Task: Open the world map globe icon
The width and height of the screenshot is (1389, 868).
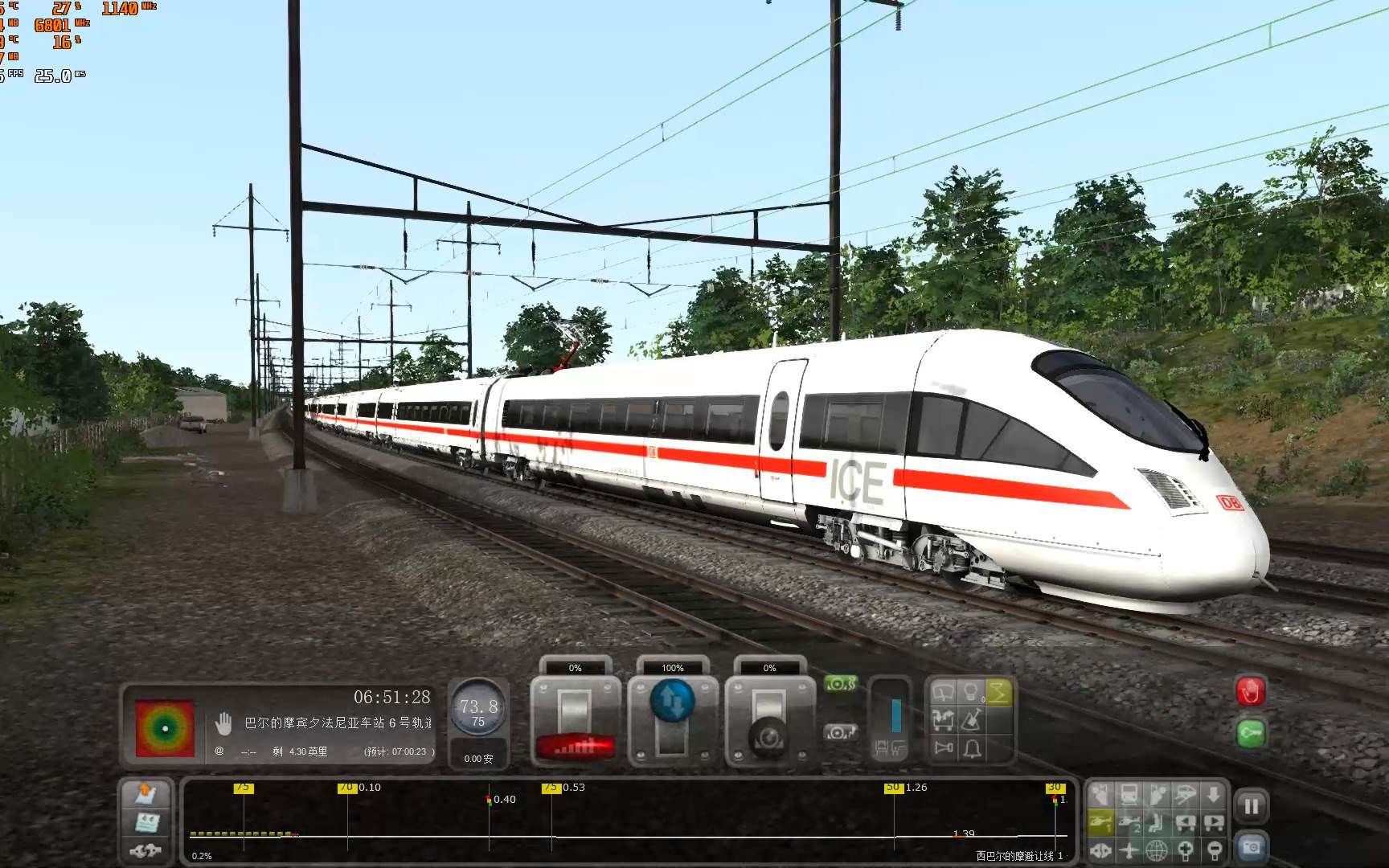Action: pyautogui.click(x=1157, y=850)
